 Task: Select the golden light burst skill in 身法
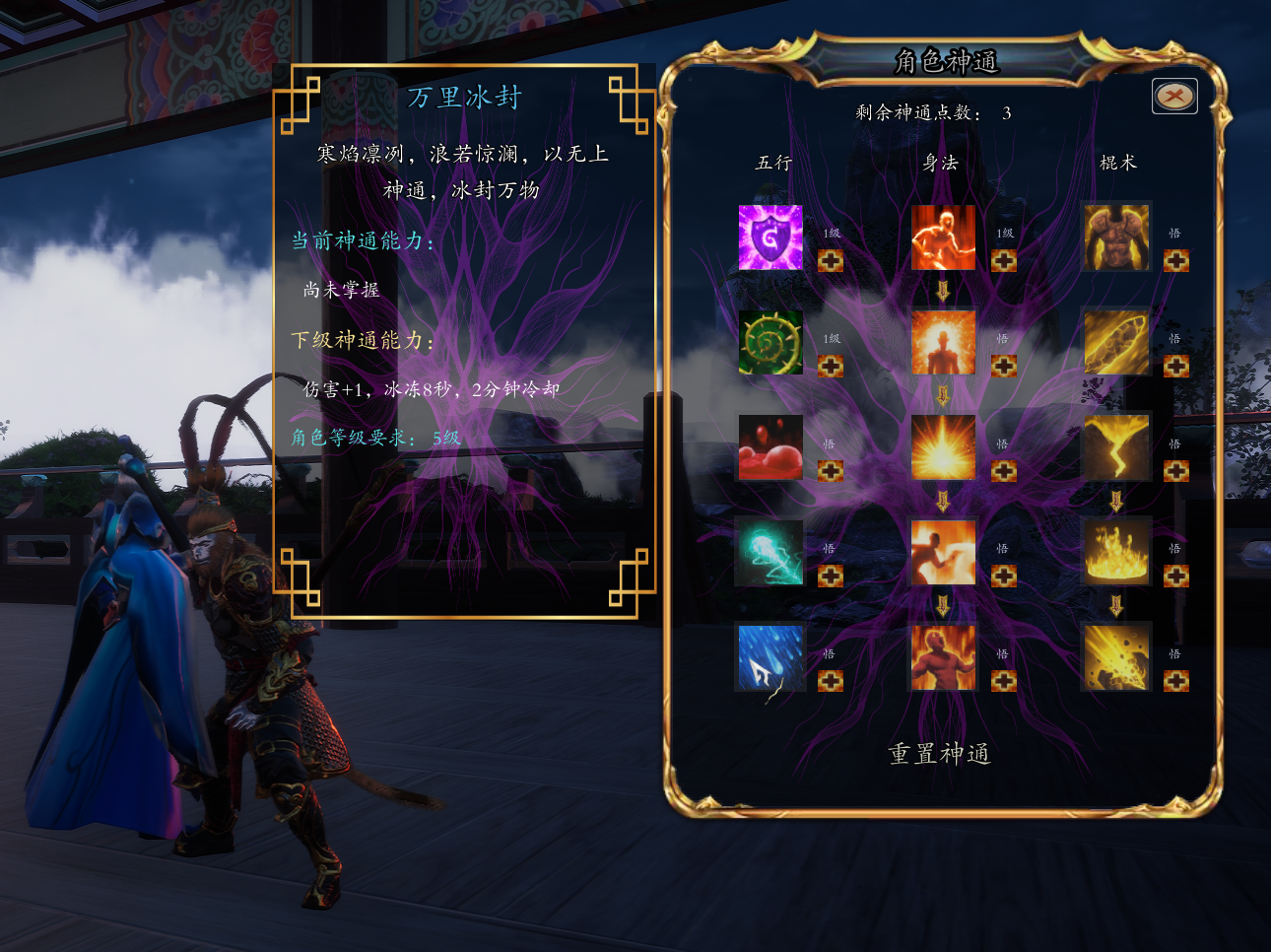tap(943, 446)
